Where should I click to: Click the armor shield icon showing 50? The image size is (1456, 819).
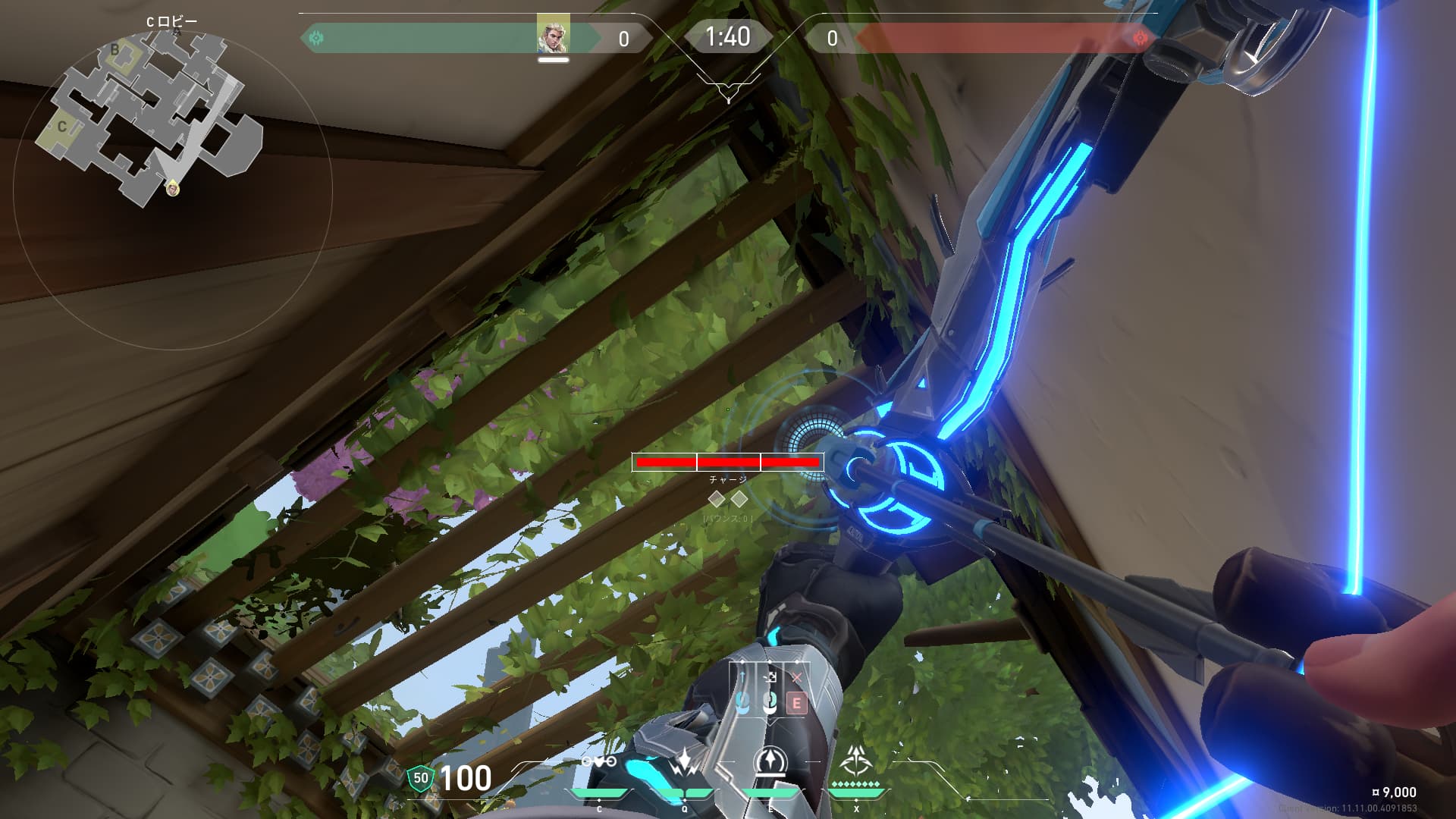pos(420,779)
